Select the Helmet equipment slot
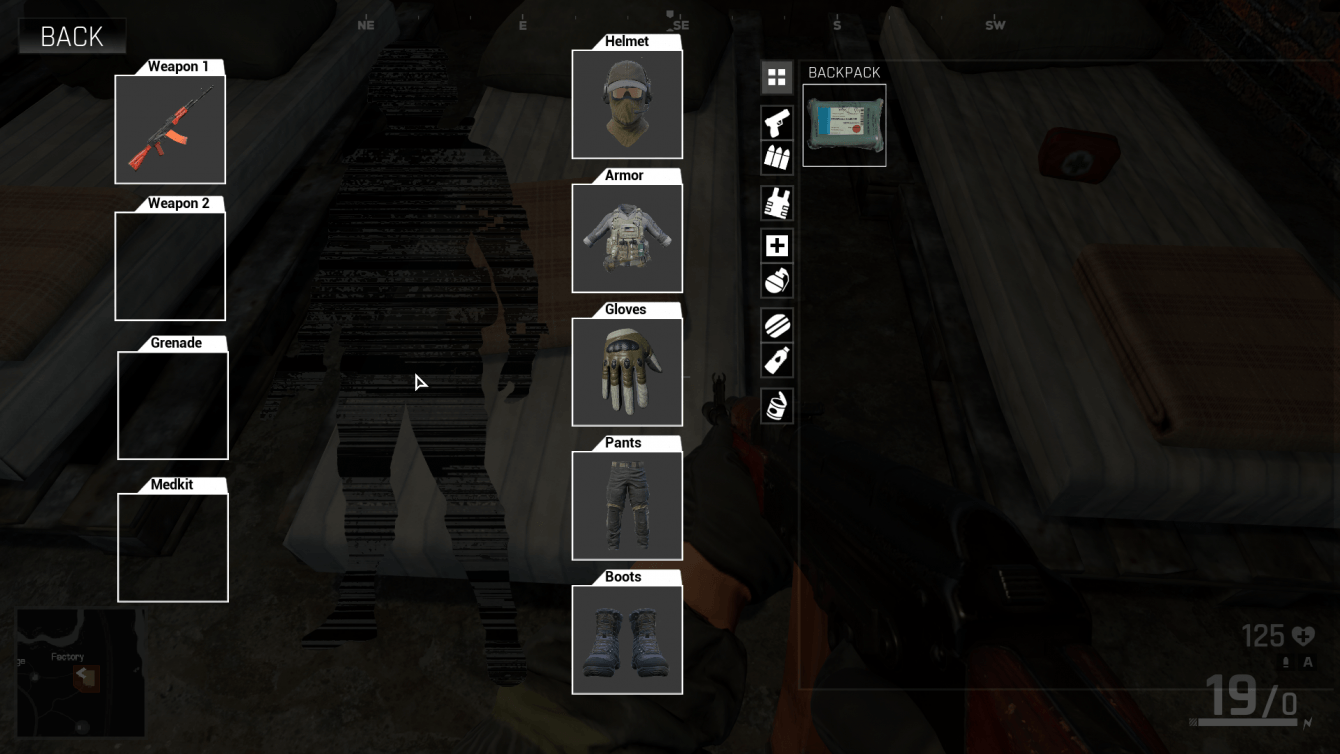The height and width of the screenshot is (754, 1340). (627, 104)
